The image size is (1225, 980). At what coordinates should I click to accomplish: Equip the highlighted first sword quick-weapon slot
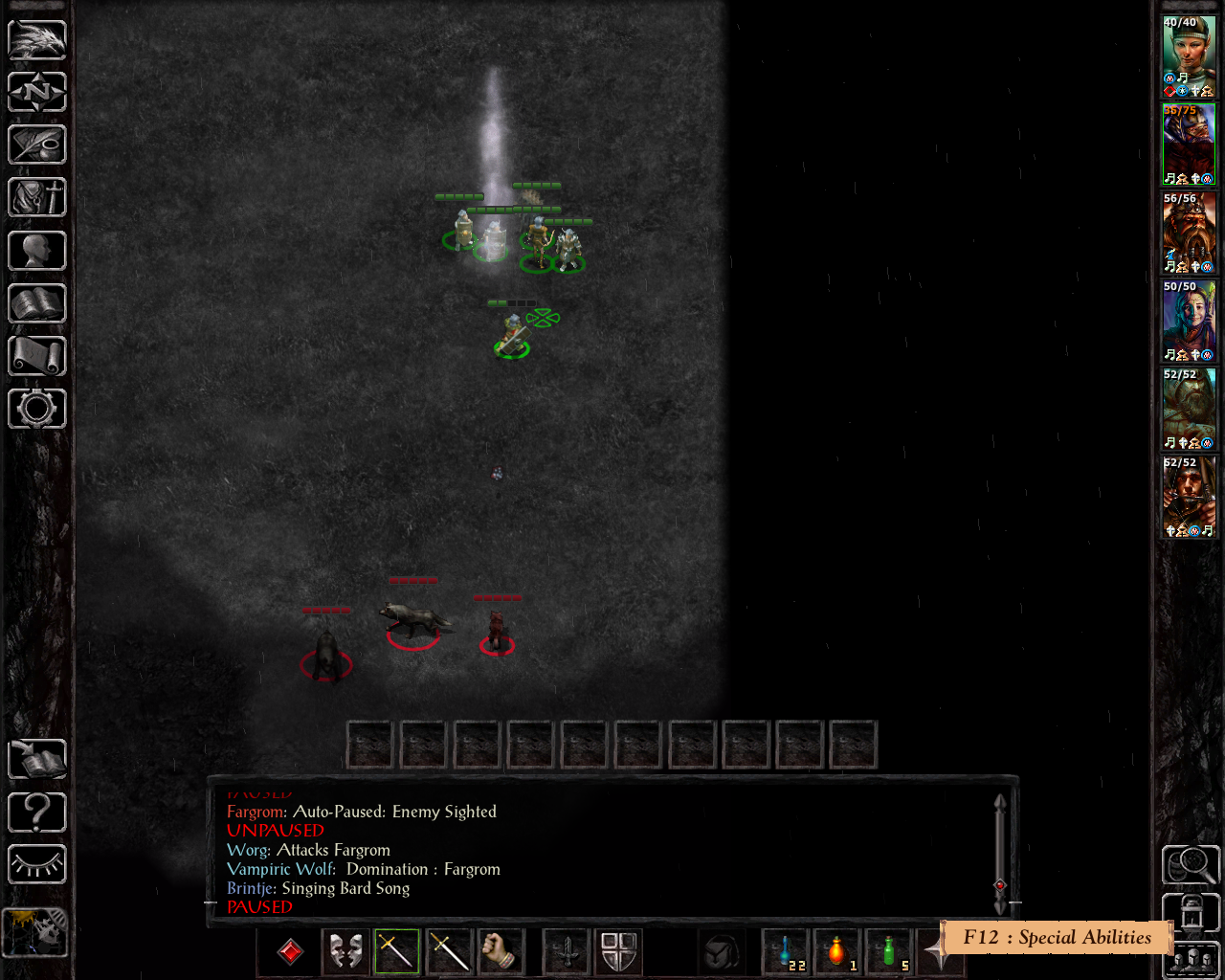coord(397,951)
